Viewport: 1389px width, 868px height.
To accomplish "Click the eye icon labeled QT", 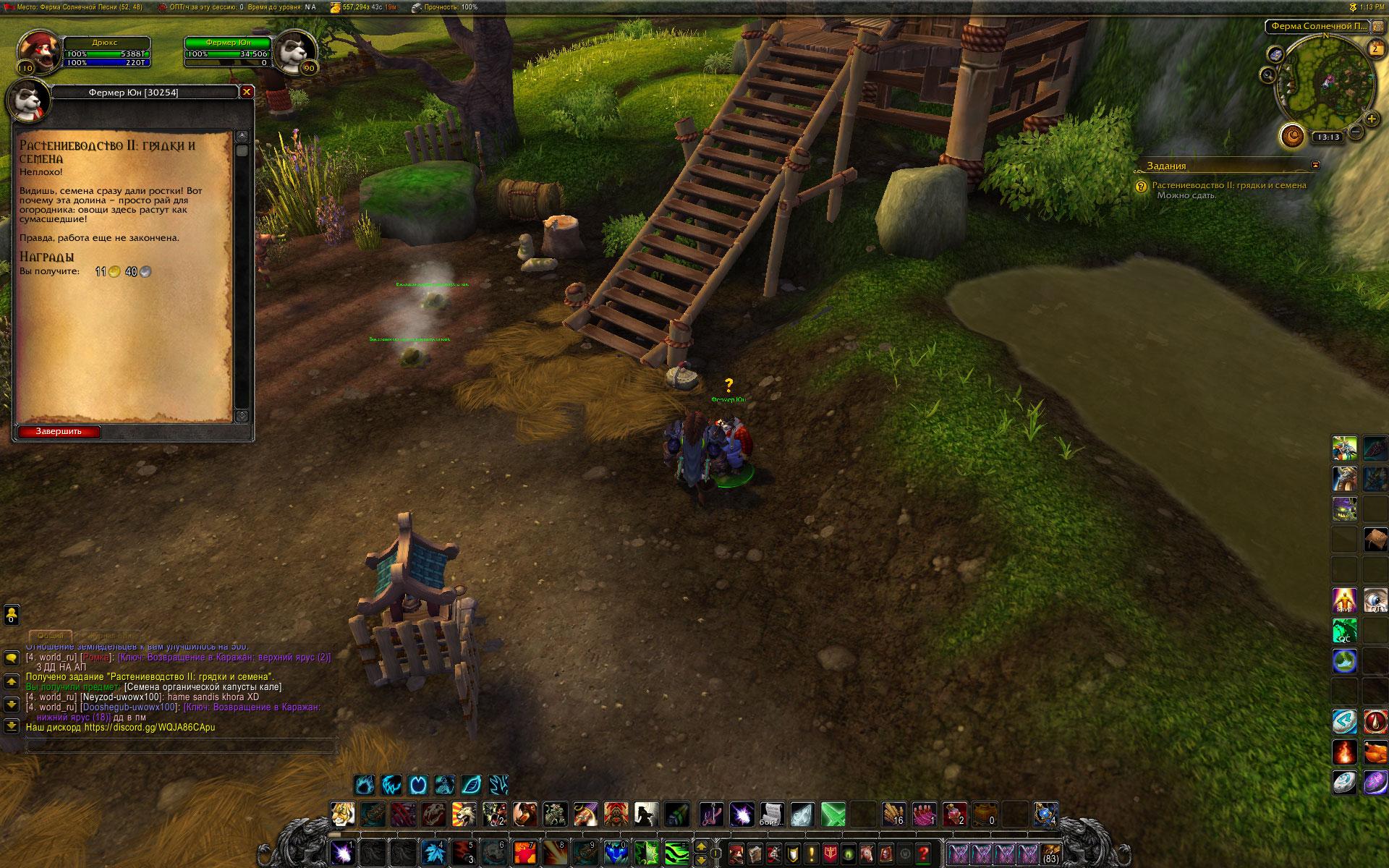I will [x=1375, y=600].
